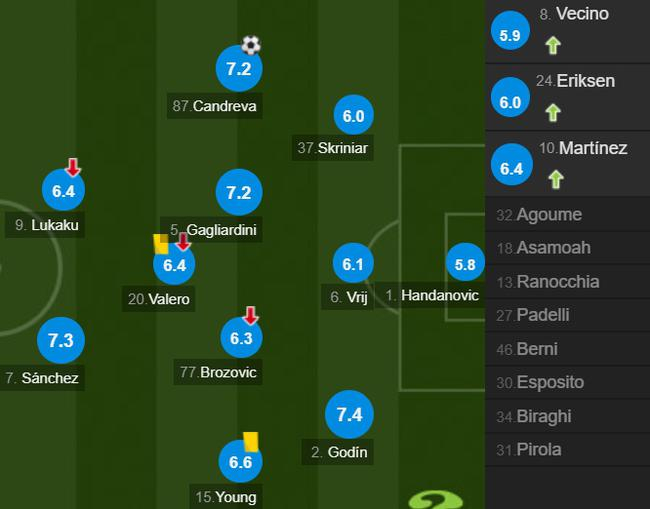
Task: Select Brozovic's rating bubble
Action: pos(241,339)
